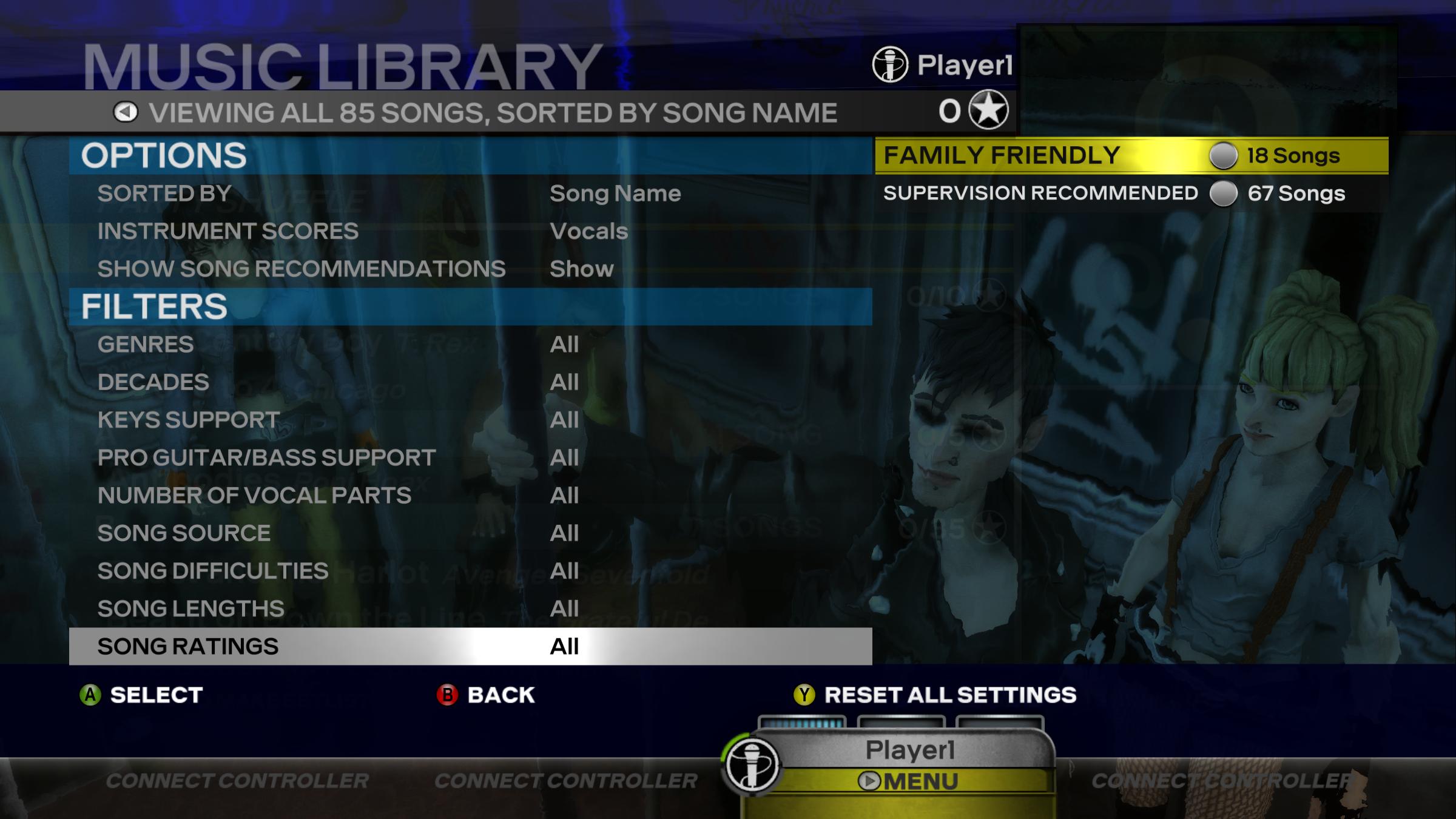Open Pro Guitar/Bass Support filter
The height and width of the screenshot is (819, 1456).
(x=470, y=457)
